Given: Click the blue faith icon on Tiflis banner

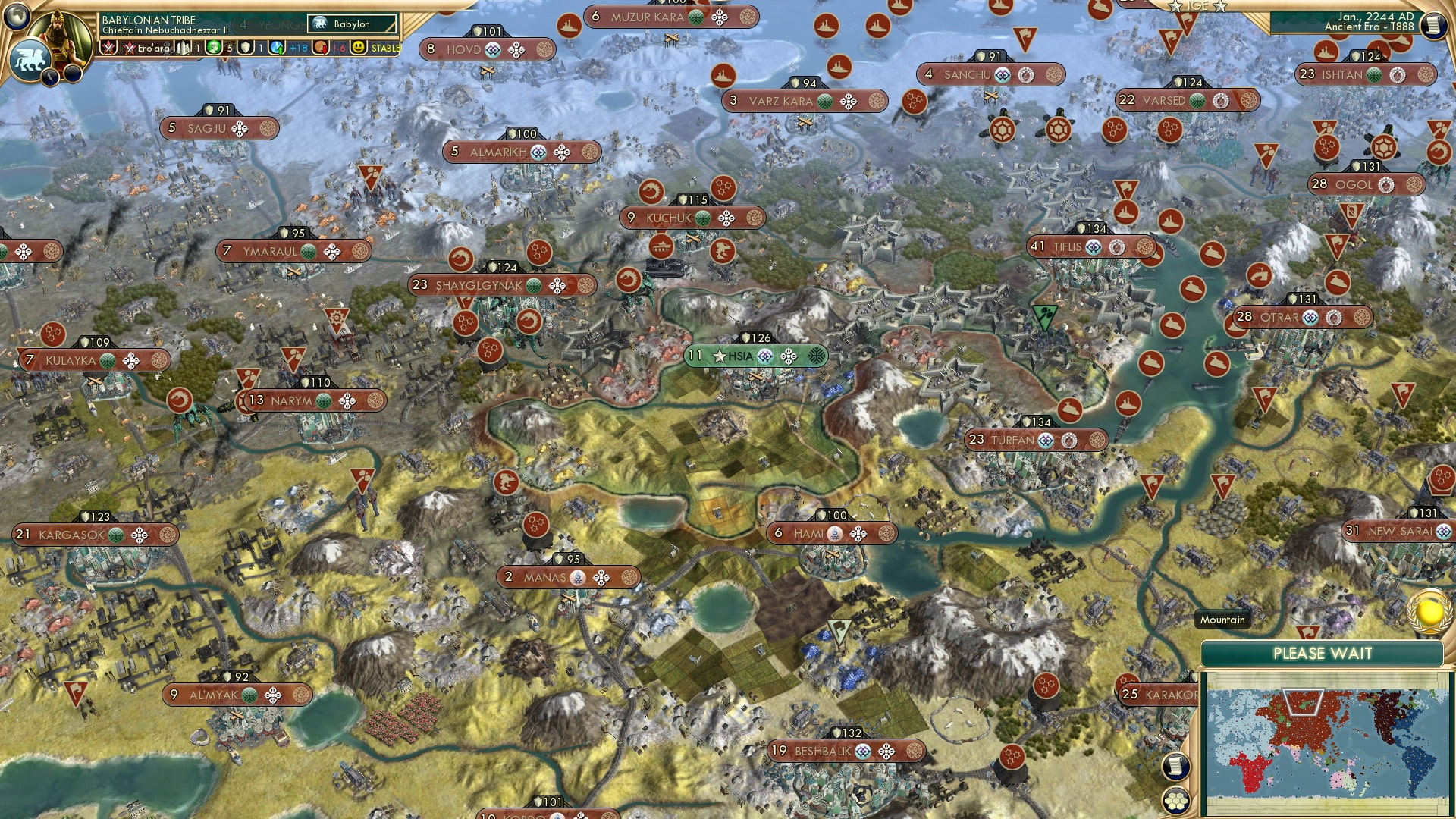Looking at the screenshot, I should (1094, 248).
